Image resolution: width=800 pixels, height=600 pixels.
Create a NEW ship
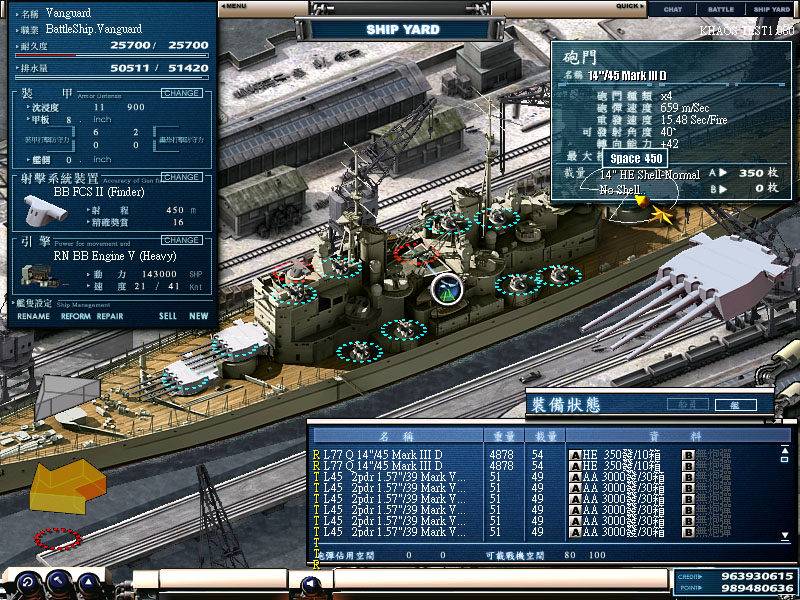(199, 316)
